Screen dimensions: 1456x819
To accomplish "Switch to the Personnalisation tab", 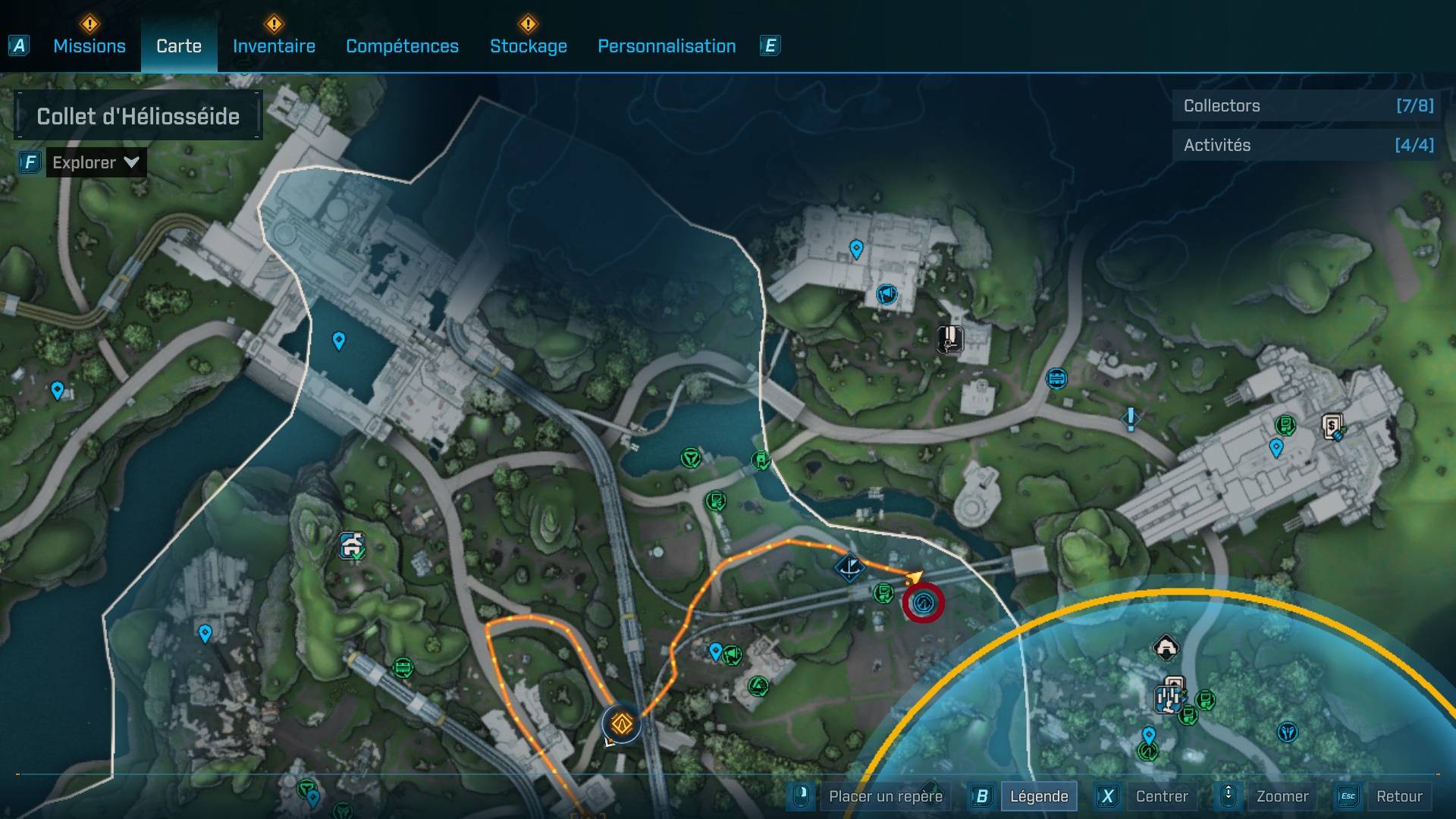I will click(667, 46).
